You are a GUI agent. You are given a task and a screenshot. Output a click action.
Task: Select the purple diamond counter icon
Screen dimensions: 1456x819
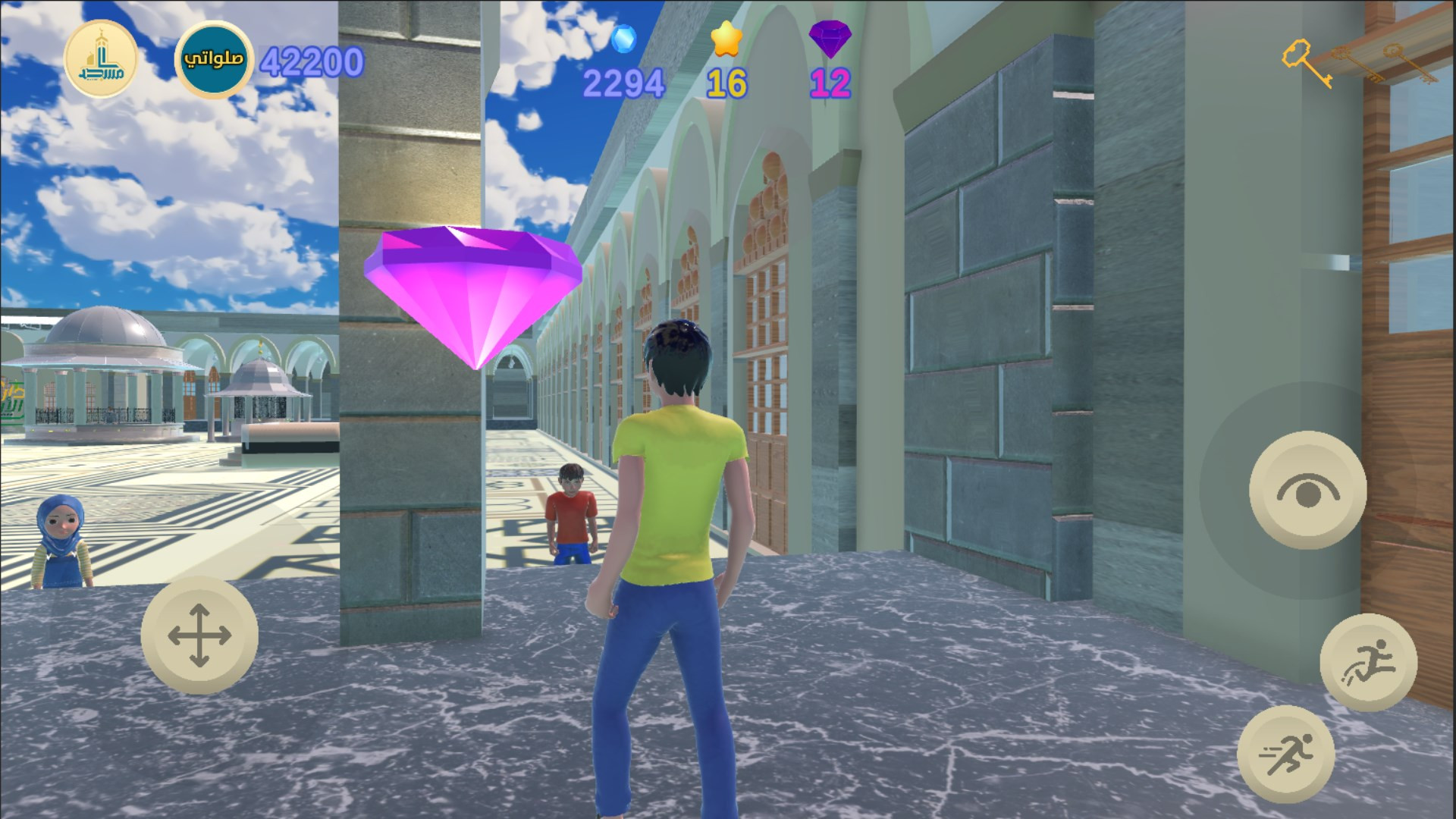click(830, 39)
